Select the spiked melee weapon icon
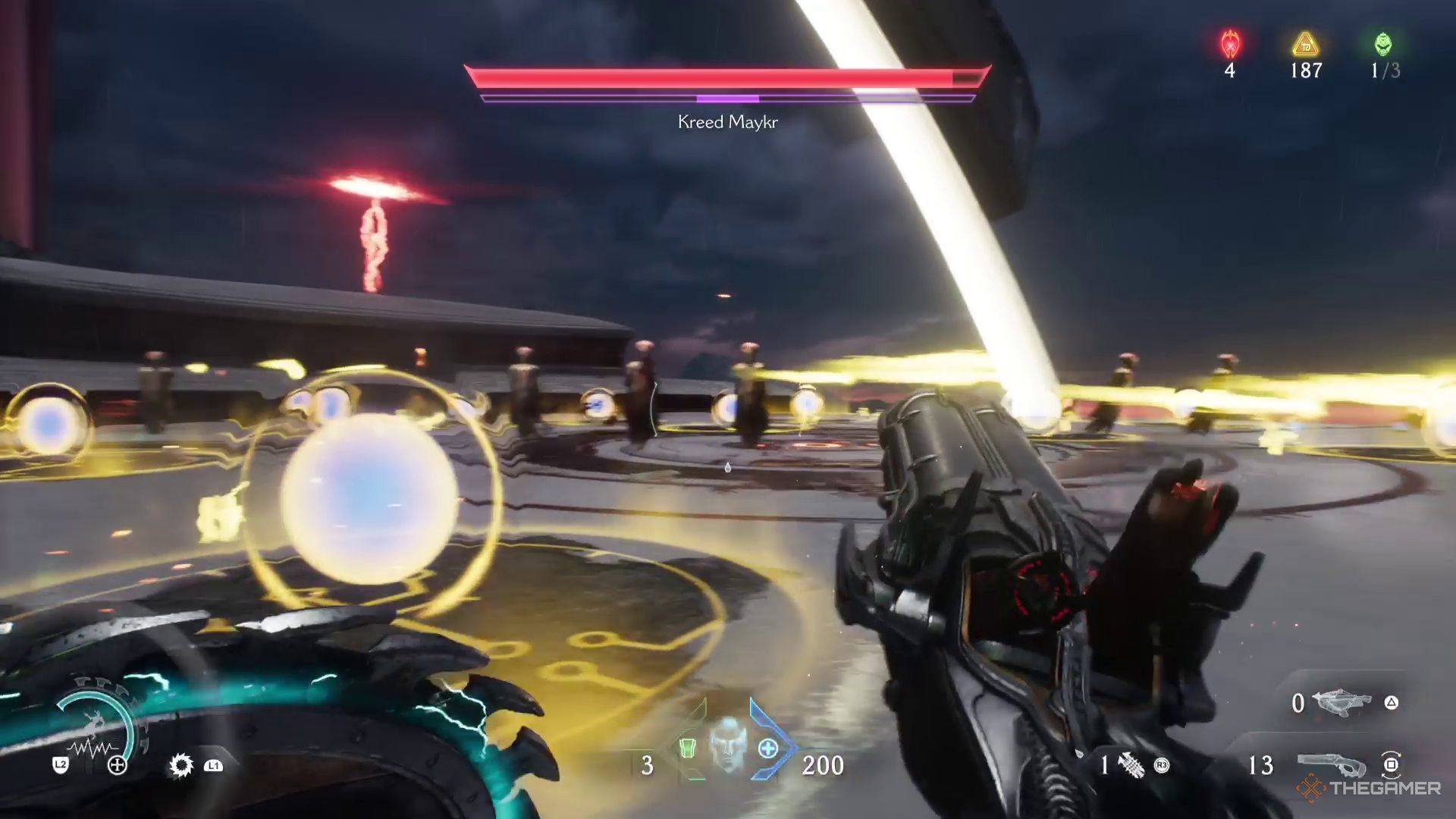1456x819 pixels. 1131,765
